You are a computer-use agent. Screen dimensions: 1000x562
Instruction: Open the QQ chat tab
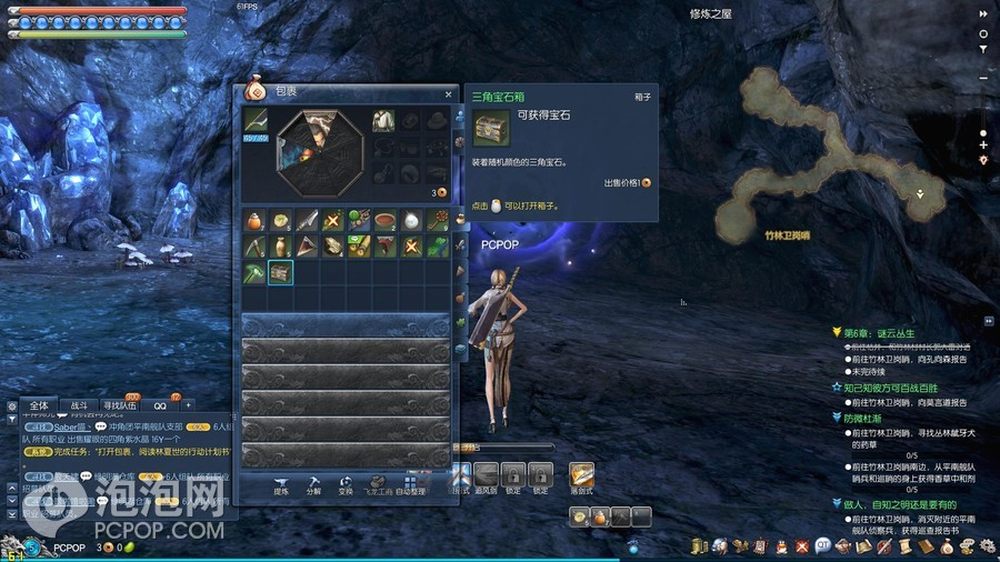(160, 405)
